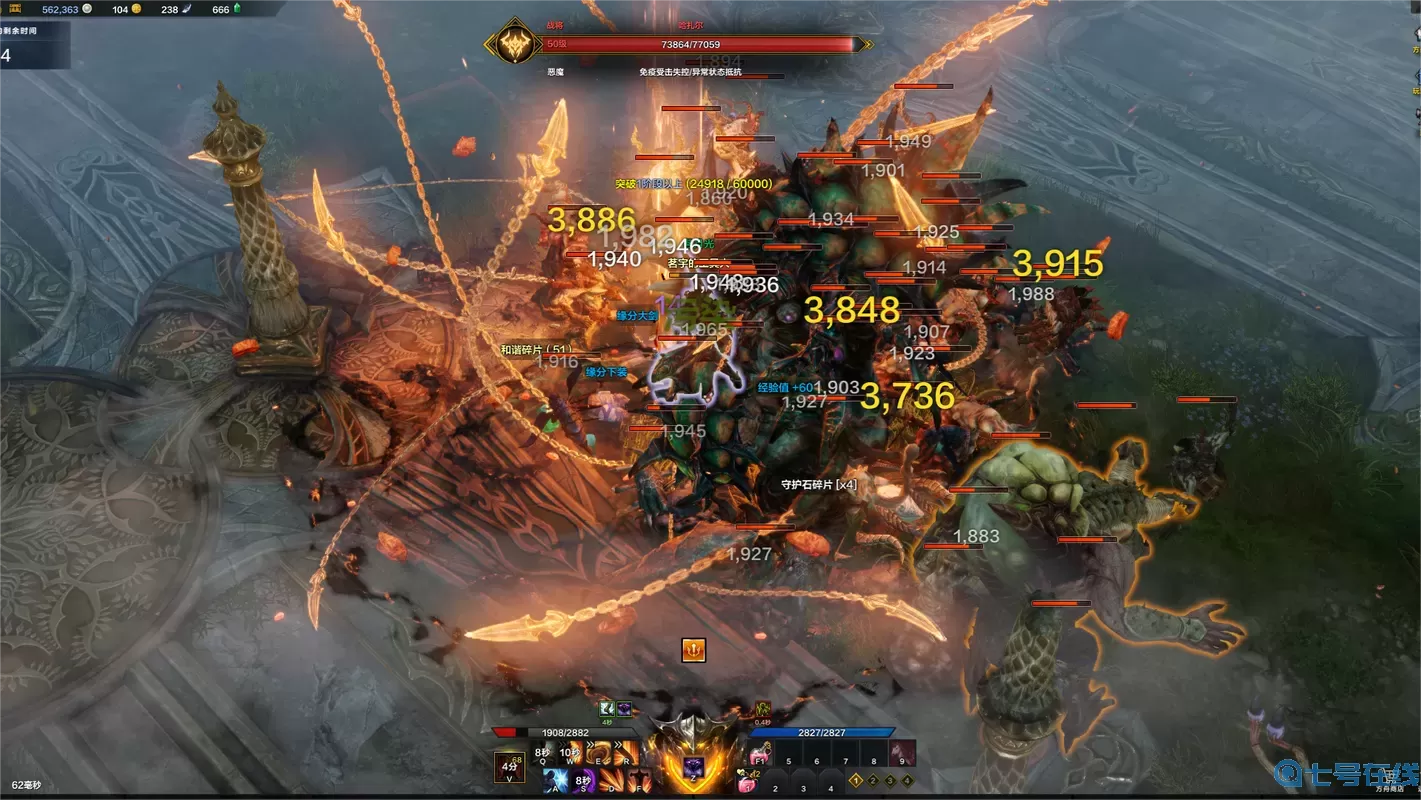Viewport: 1421px width, 800px height.
Task: Use the purple S skill
Action: 584,781
